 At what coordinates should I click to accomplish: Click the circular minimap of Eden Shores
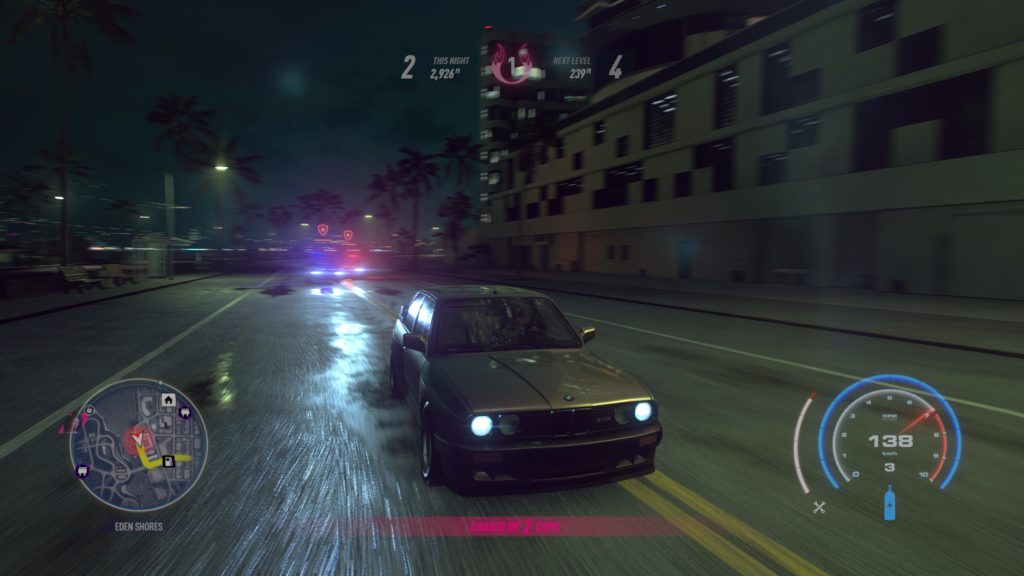(x=138, y=445)
